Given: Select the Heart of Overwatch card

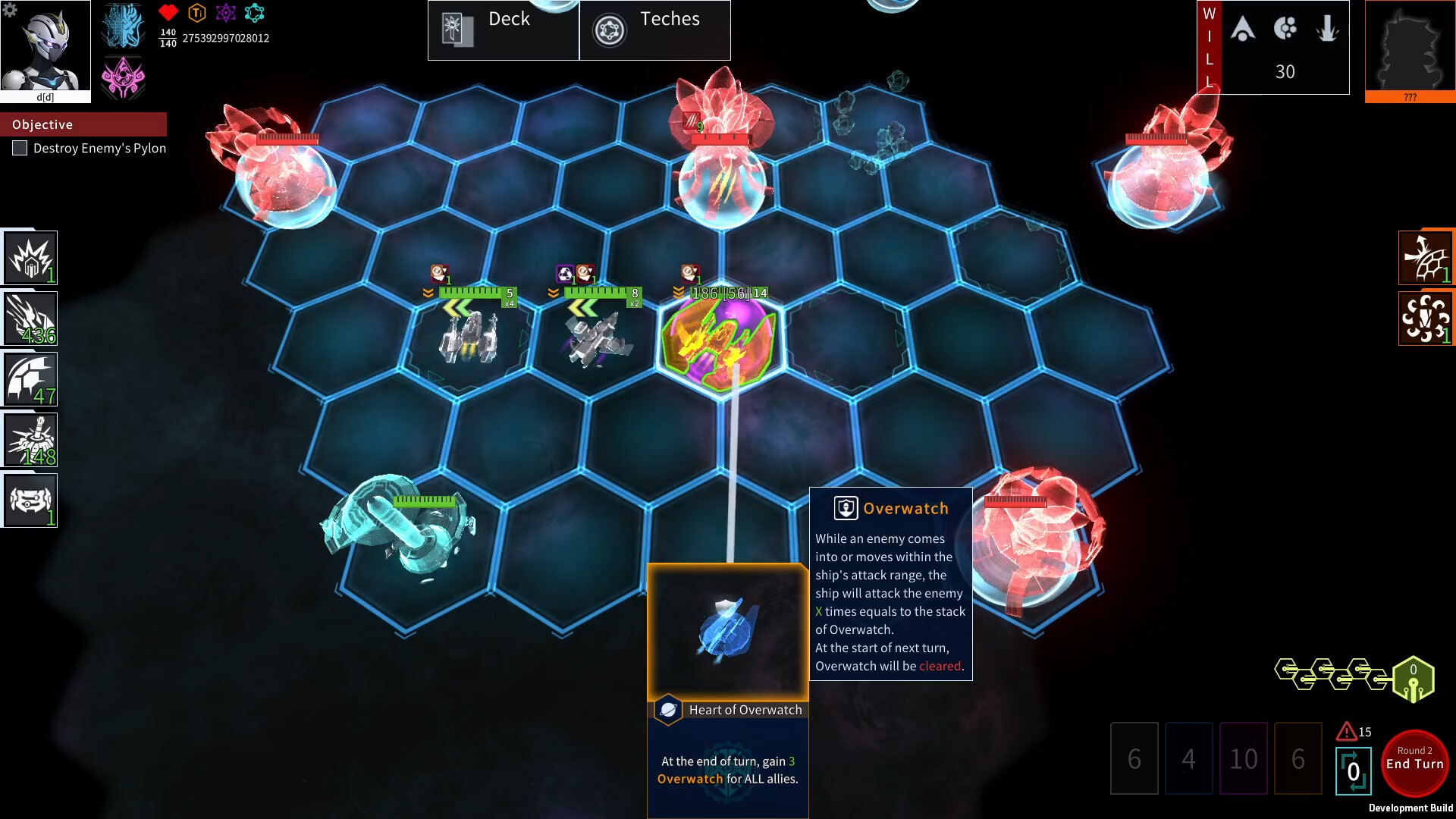Looking at the screenshot, I should tap(727, 629).
